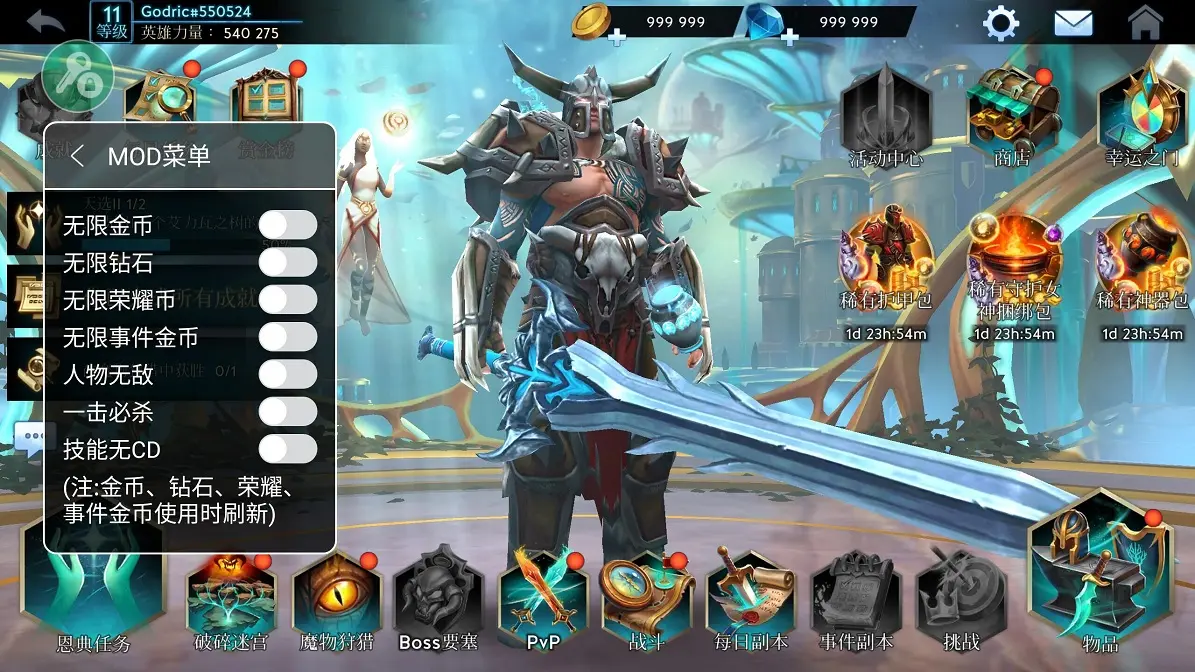The image size is (1195, 672).
Task: Toggle the 无限金币 switch
Action: click(x=287, y=225)
